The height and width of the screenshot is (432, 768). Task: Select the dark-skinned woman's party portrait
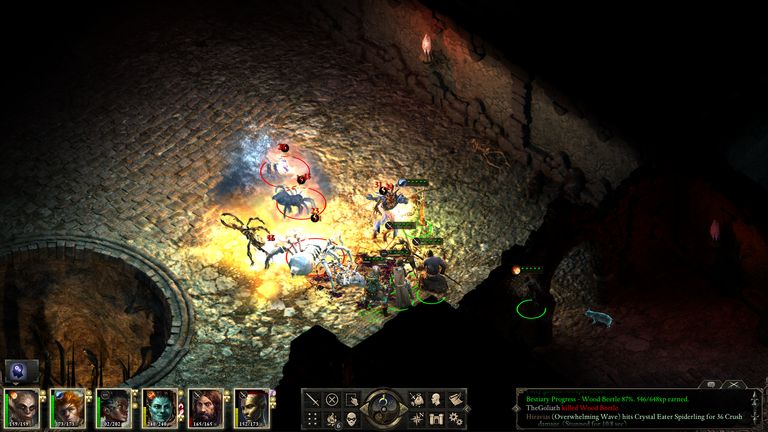click(x=114, y=408)
